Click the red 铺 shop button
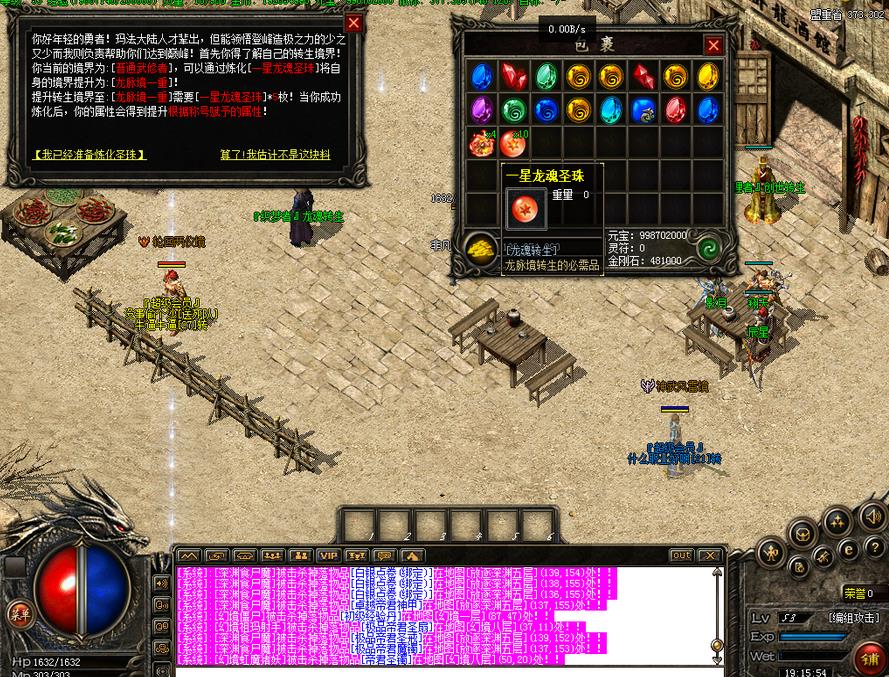Screen dimensions: 889x677 [x=868, y=657]
